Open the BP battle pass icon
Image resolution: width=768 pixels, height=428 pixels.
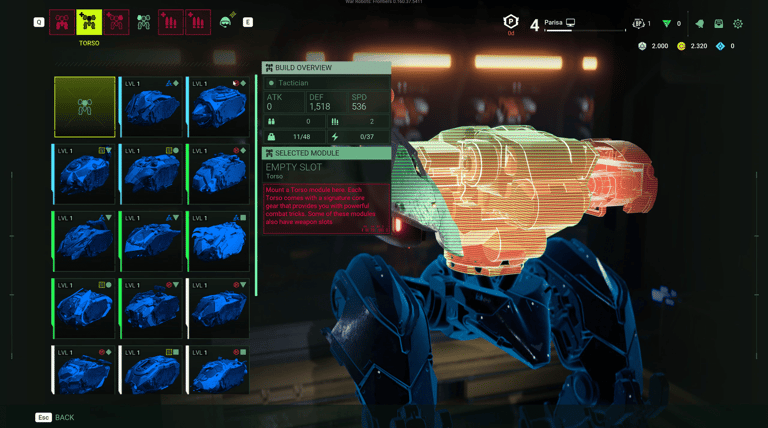tap(640, 23)
